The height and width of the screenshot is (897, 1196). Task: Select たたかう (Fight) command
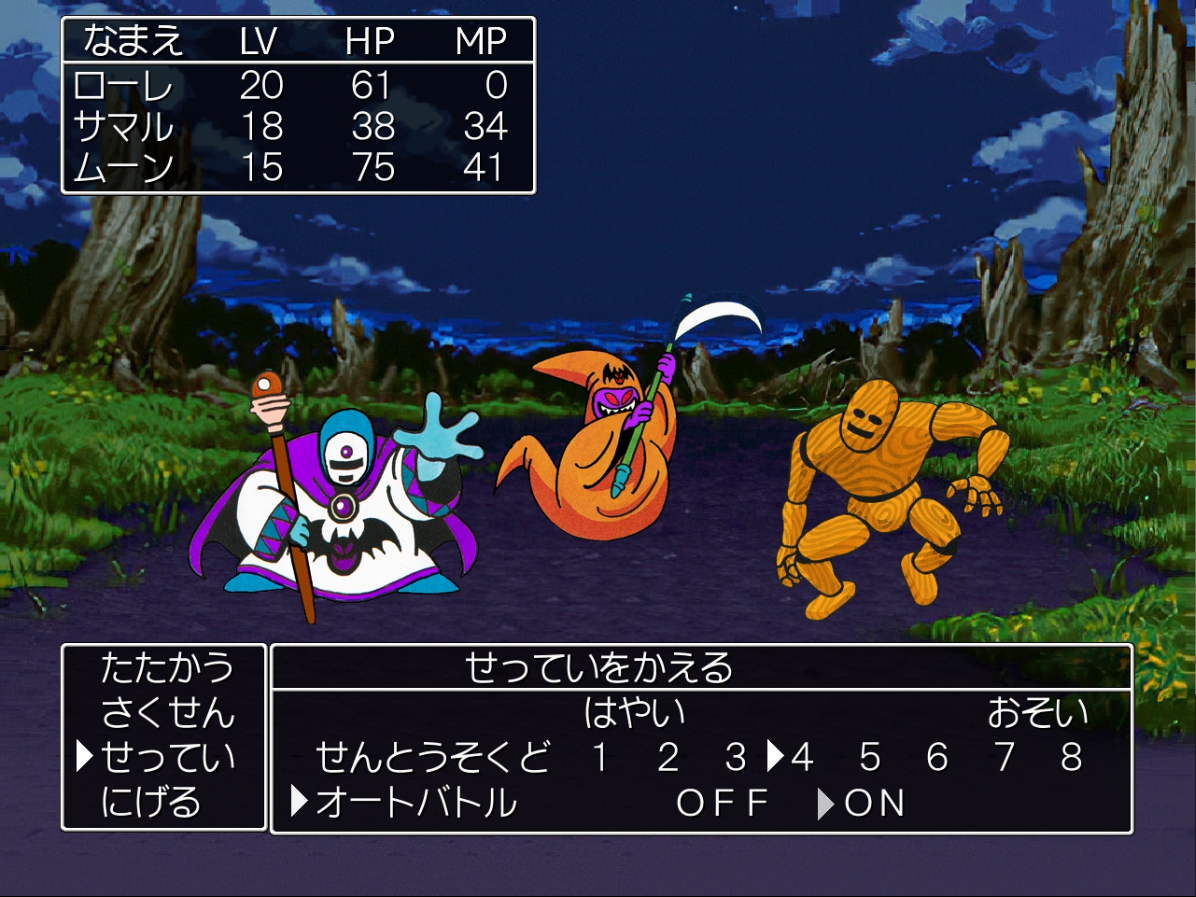click(166, 668)
